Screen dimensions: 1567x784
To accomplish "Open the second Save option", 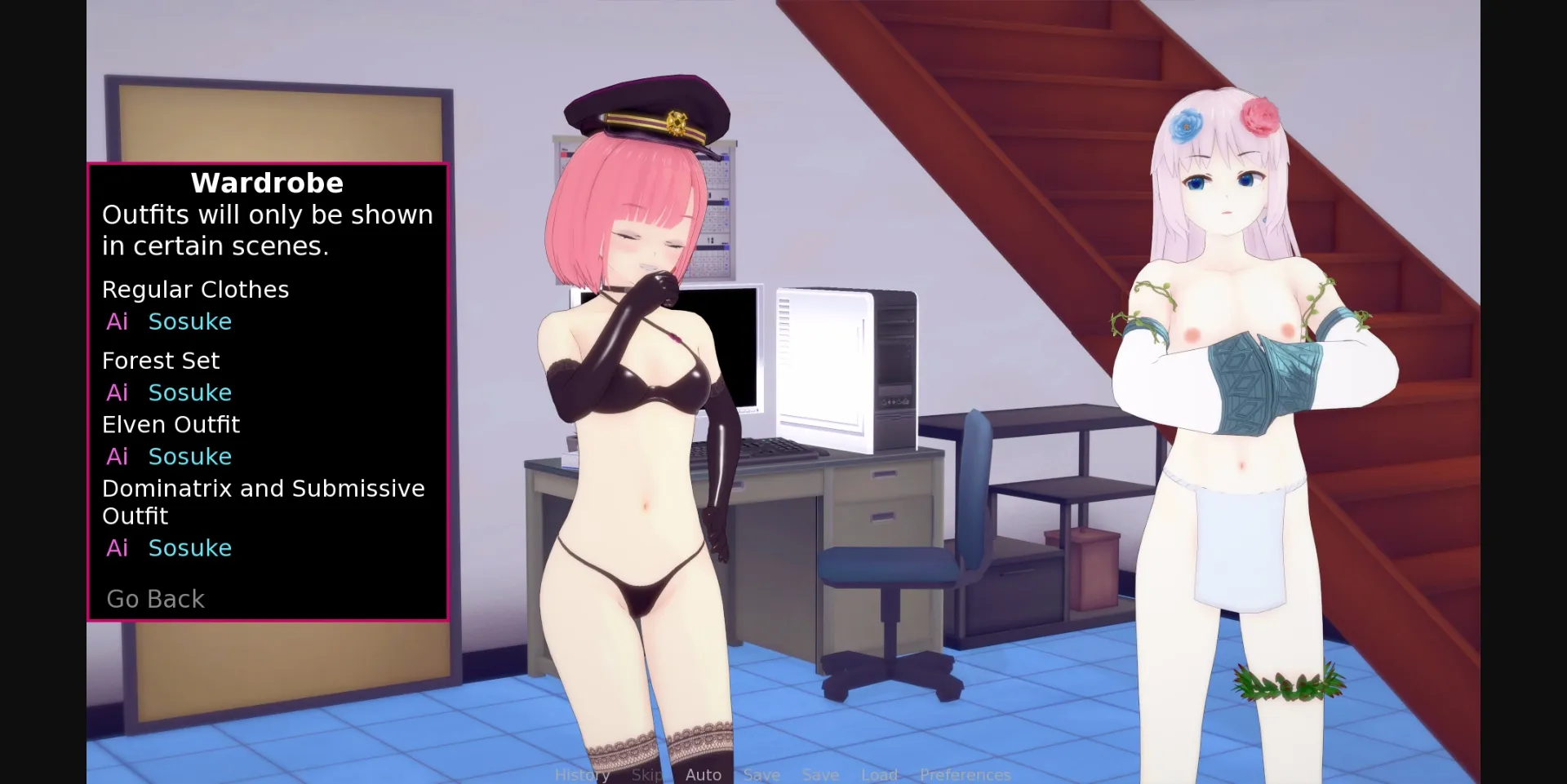I will (x=820, y=774).
